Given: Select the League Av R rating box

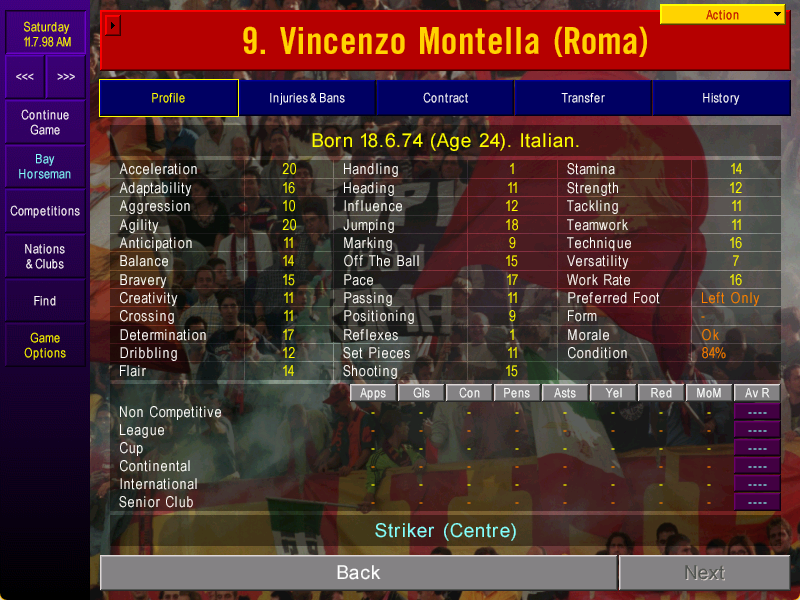Looking at the screenshot, I should 757,430.
